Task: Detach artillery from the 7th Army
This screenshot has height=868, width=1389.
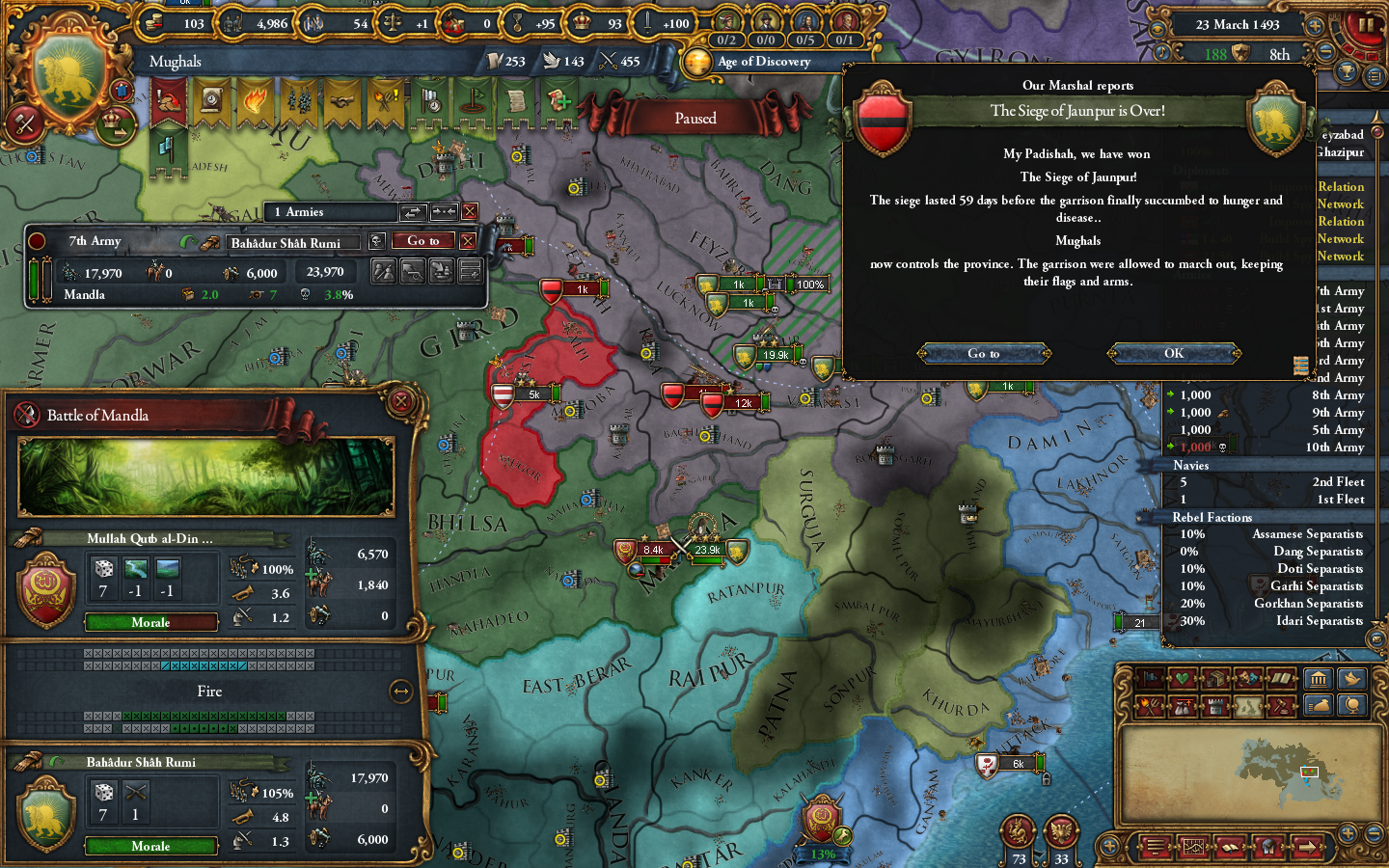Action: [x=412, y=271]
